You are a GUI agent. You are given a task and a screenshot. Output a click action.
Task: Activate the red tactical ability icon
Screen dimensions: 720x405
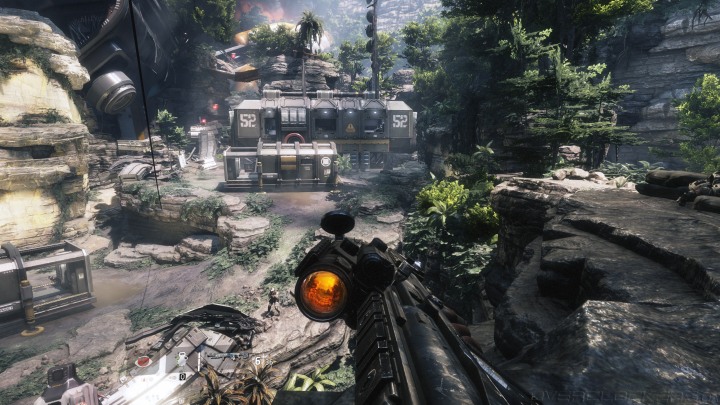(x=143, y=361)
